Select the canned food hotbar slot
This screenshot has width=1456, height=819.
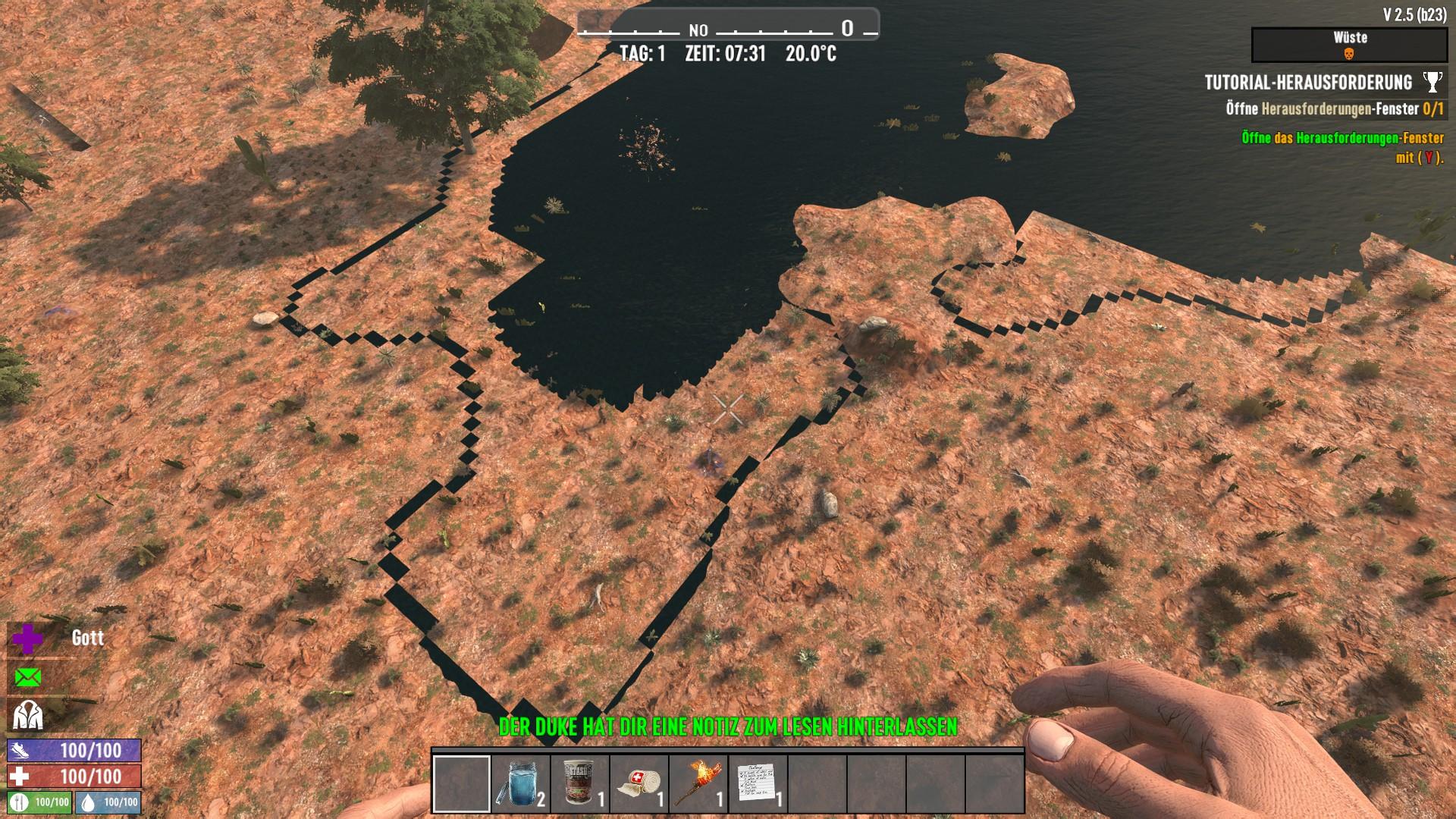(x=579, y=783)
